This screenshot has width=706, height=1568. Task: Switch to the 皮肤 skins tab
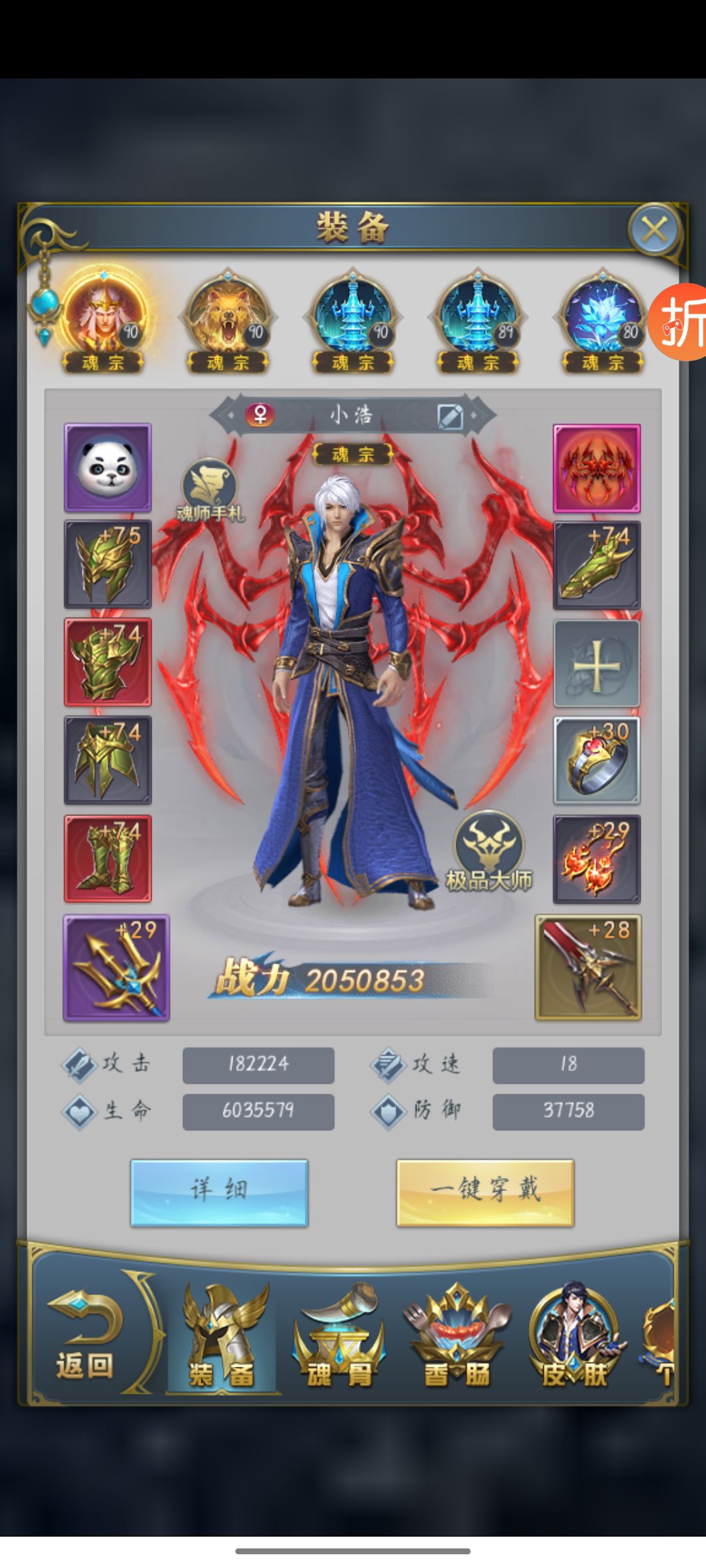(574, 1339)
